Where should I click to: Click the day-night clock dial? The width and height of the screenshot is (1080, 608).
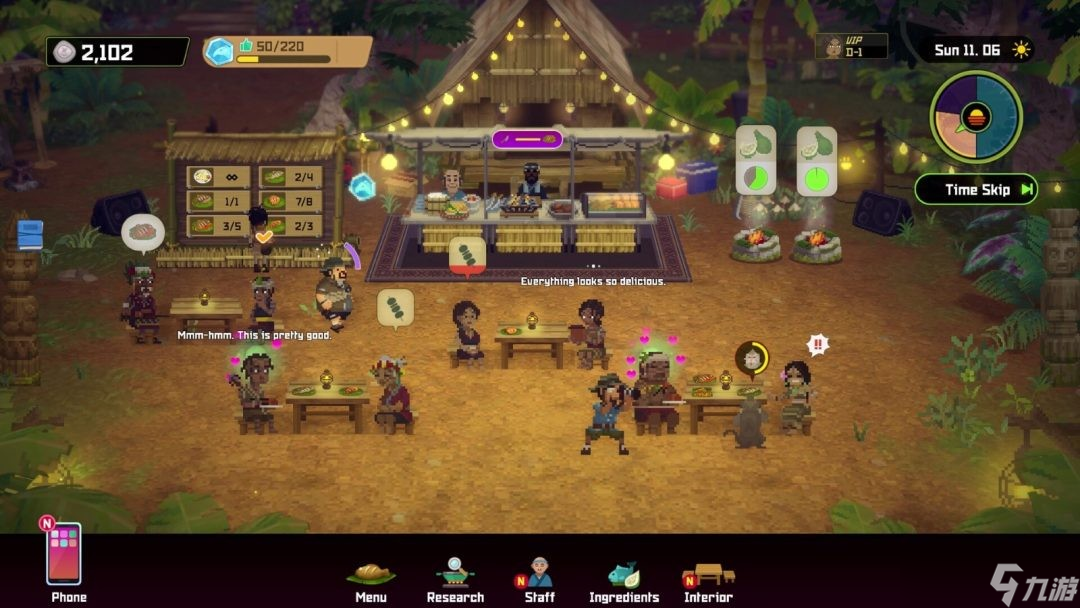tap(976, 117)
